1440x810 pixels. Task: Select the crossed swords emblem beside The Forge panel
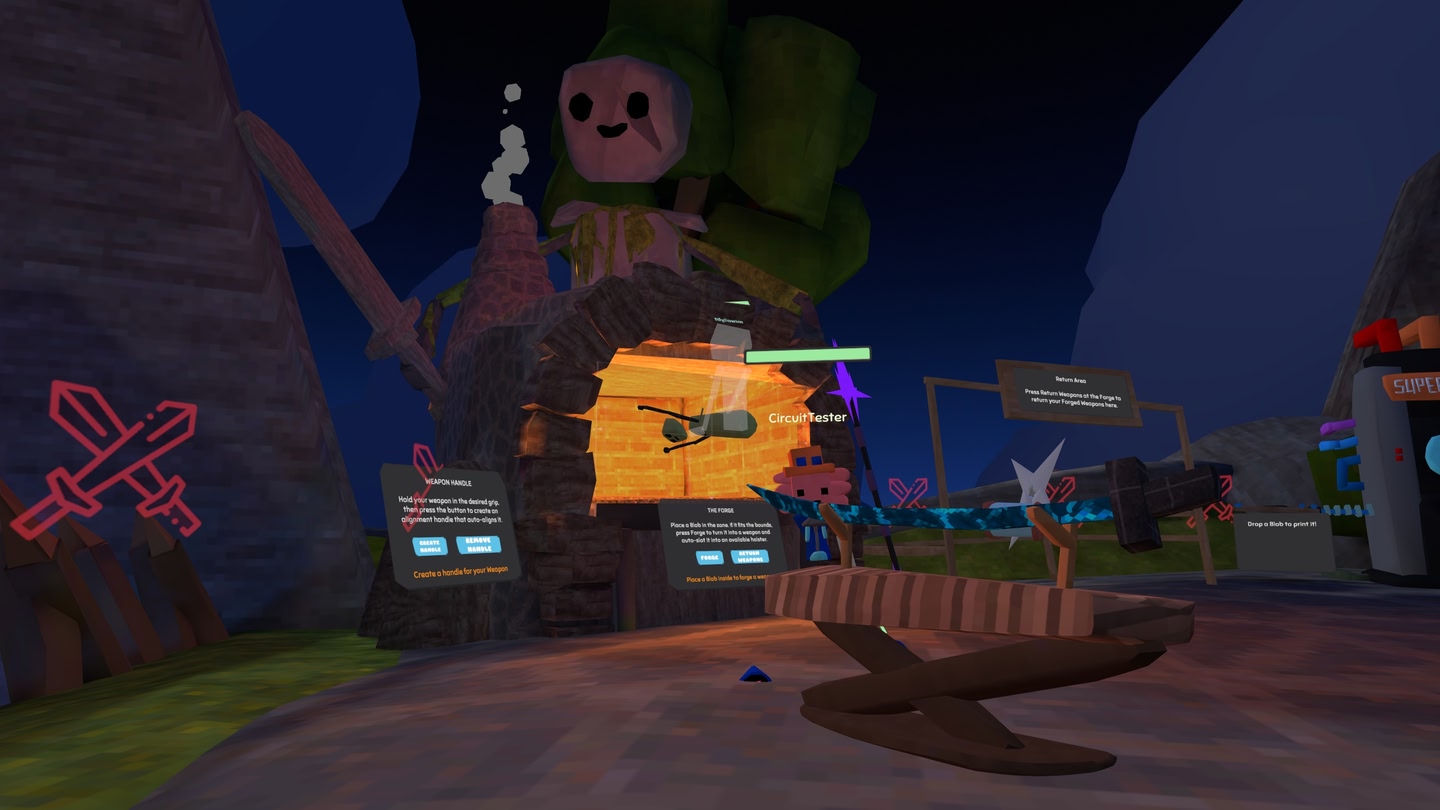(x=909, y=490)
